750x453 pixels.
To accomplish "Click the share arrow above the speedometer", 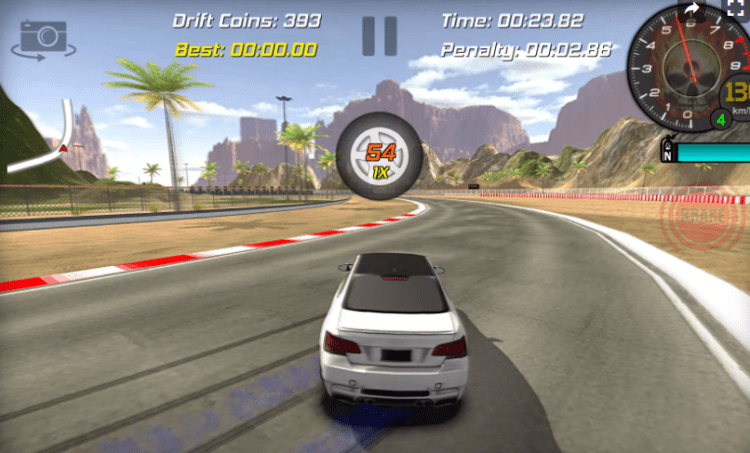I will [691, 9].
